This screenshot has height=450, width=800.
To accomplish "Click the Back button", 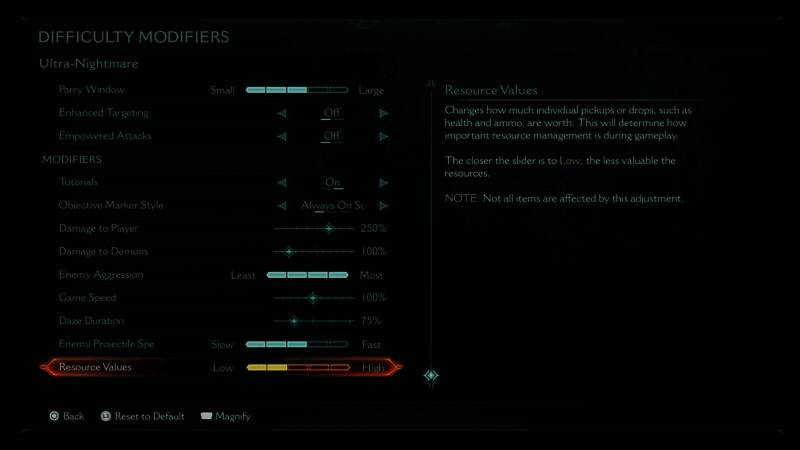I will coord(66,416).
